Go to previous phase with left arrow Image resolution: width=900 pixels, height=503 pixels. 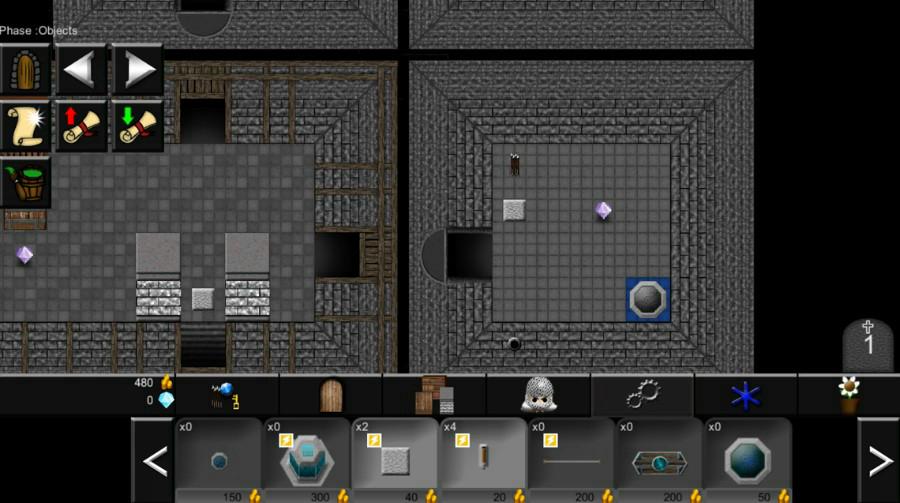pyautogui.click(x=81, y=69)
